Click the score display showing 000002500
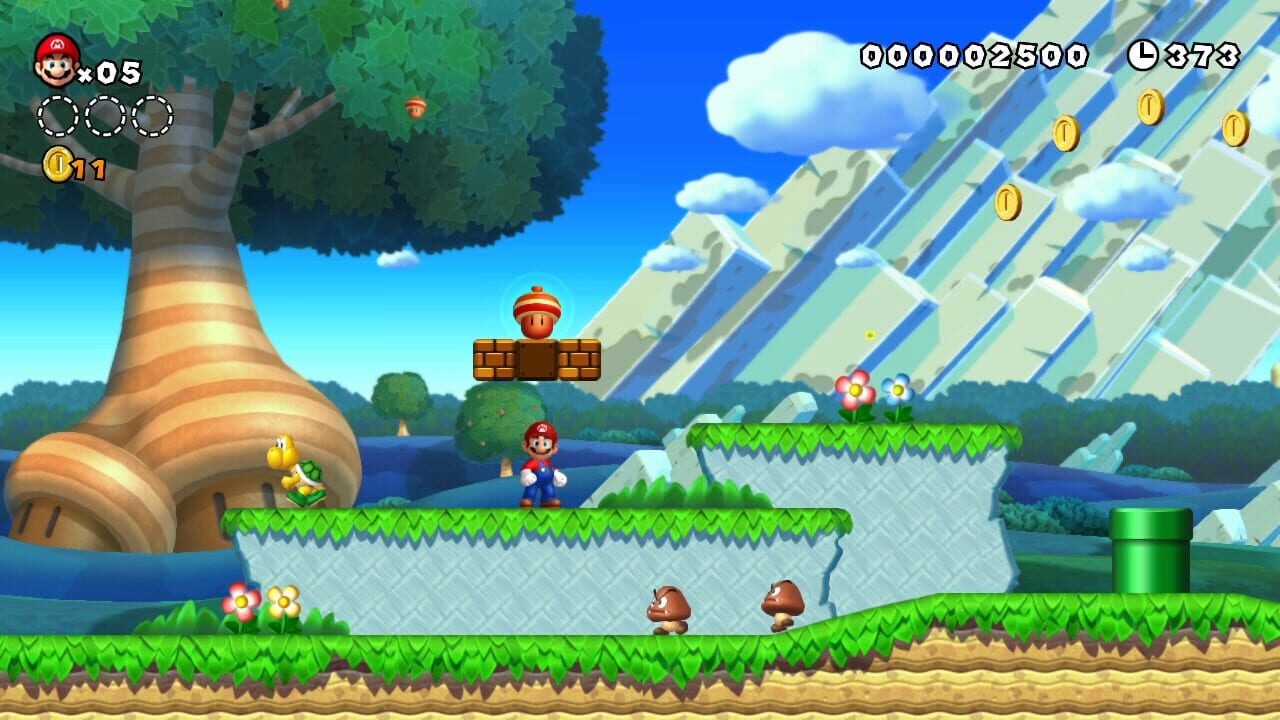Screen dimensions: 1280x720 coord(973,55)
